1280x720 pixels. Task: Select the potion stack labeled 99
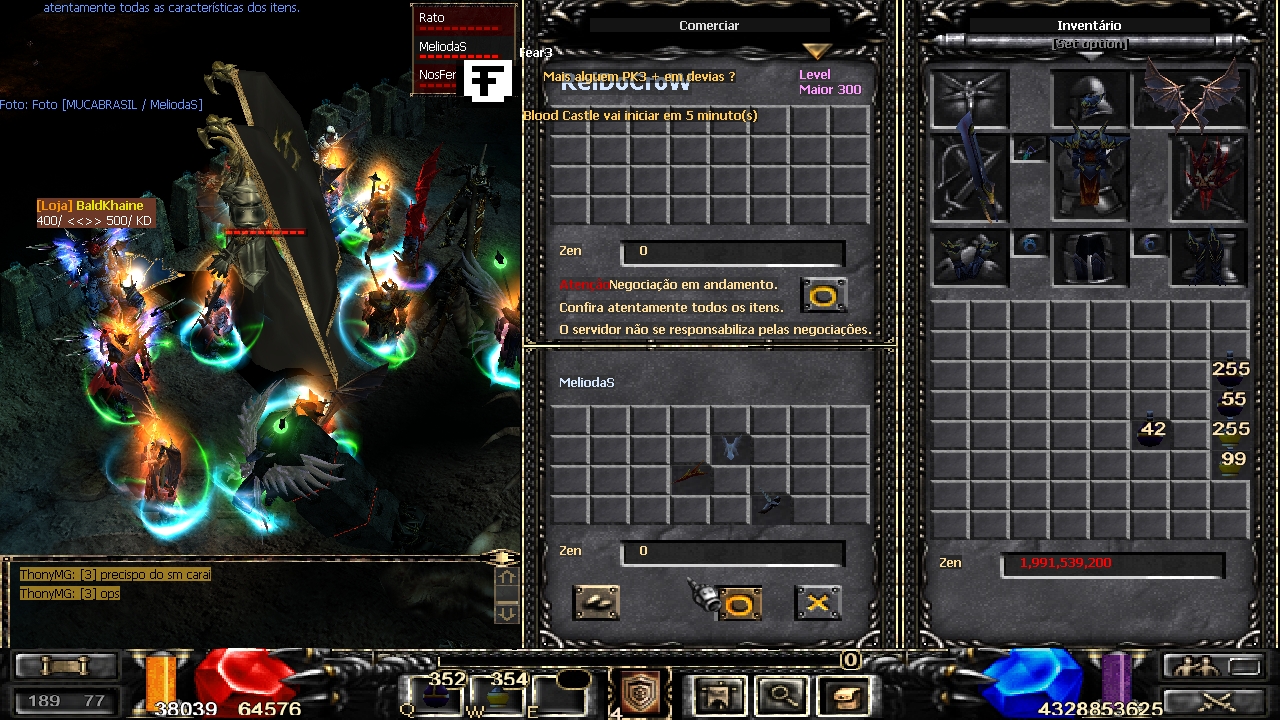(x=1231, y=462)
